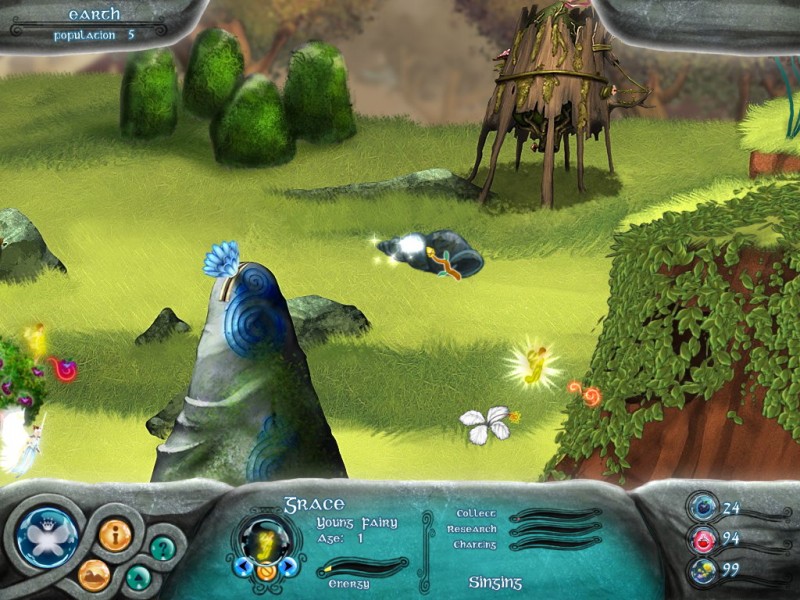The image size is (800, 600).
Task: Click the orange button below Grace's portrait
Action: (265, 572)
